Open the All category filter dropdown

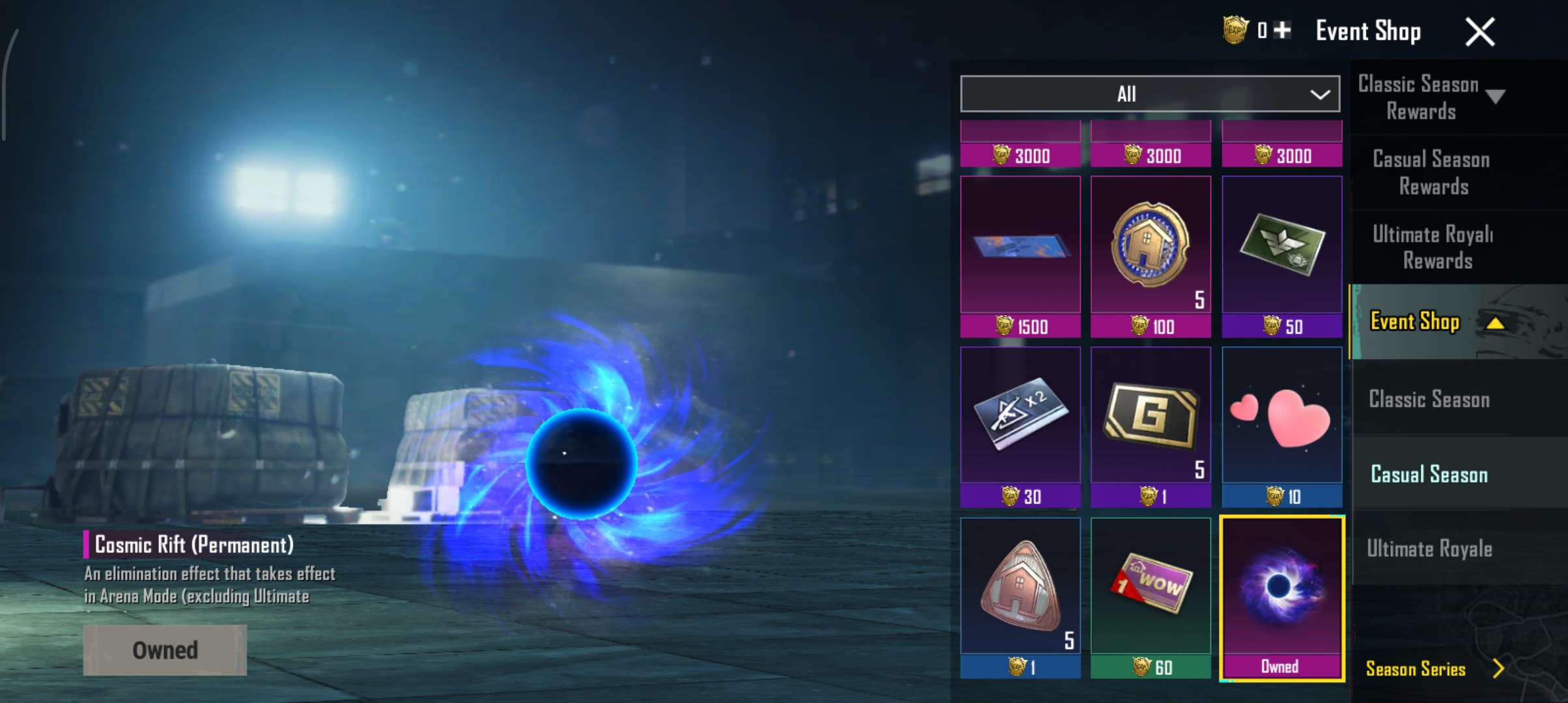tap(1149, 94)
